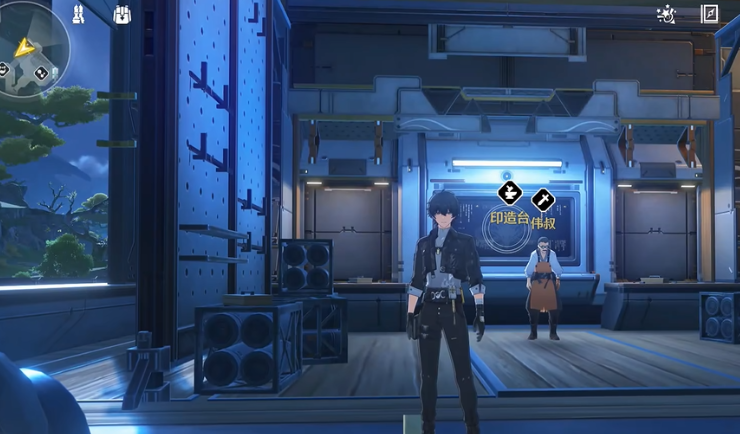Select the 印造台 anvil marker

point(510,193)
